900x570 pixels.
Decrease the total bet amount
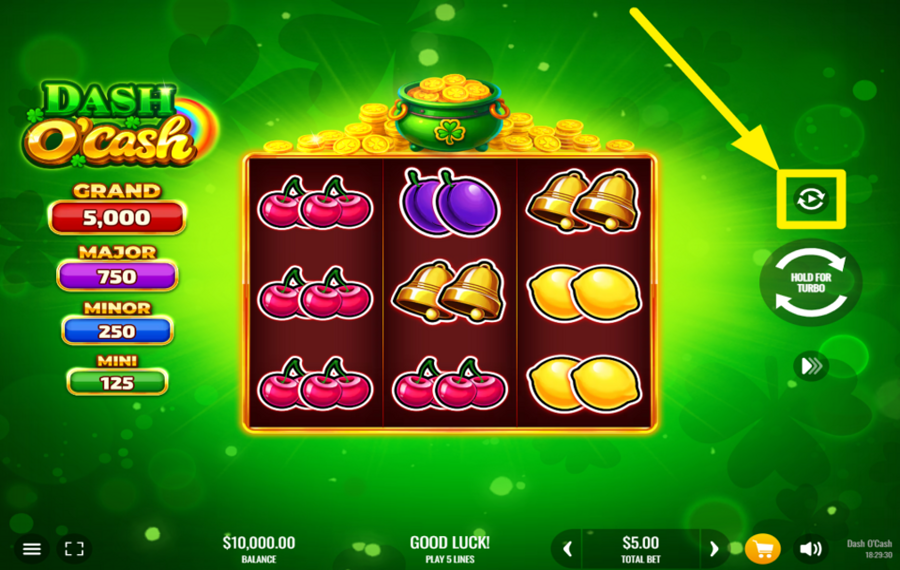click(x=568, y=548)
